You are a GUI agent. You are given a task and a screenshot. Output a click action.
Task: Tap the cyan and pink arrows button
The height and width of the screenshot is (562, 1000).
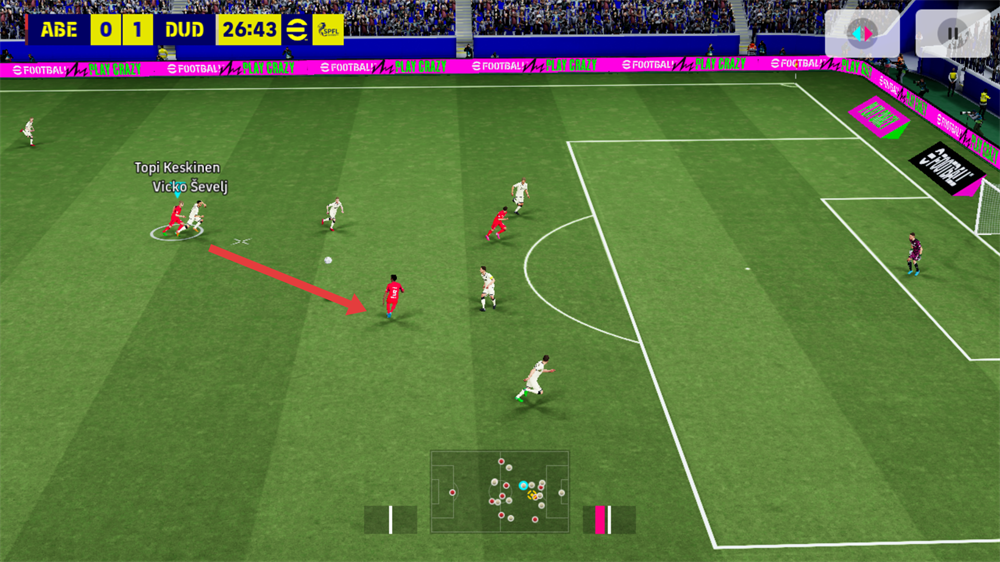click(861, 34)
